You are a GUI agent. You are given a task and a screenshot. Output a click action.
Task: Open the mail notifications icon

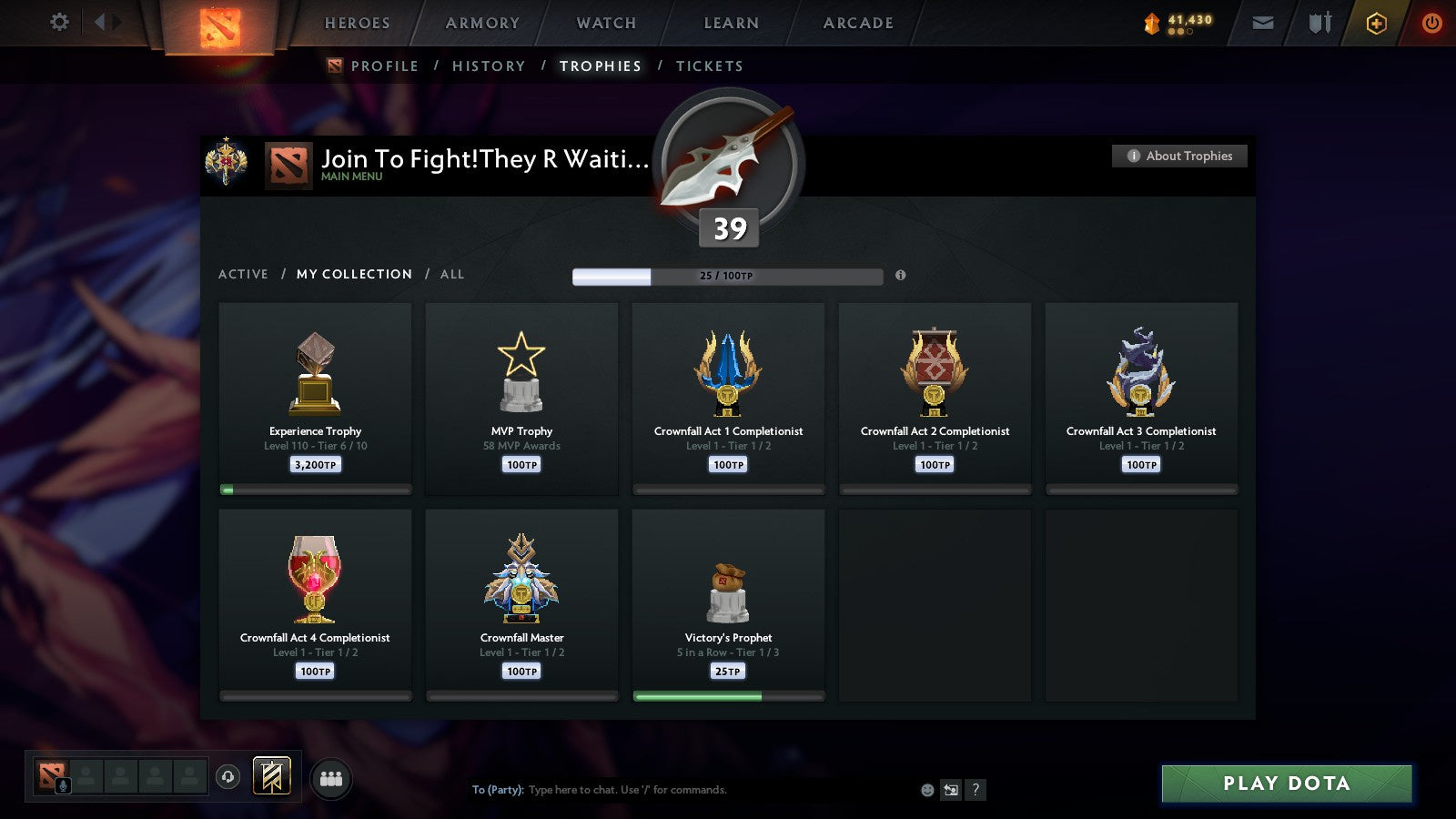(x=1261, y=23)
